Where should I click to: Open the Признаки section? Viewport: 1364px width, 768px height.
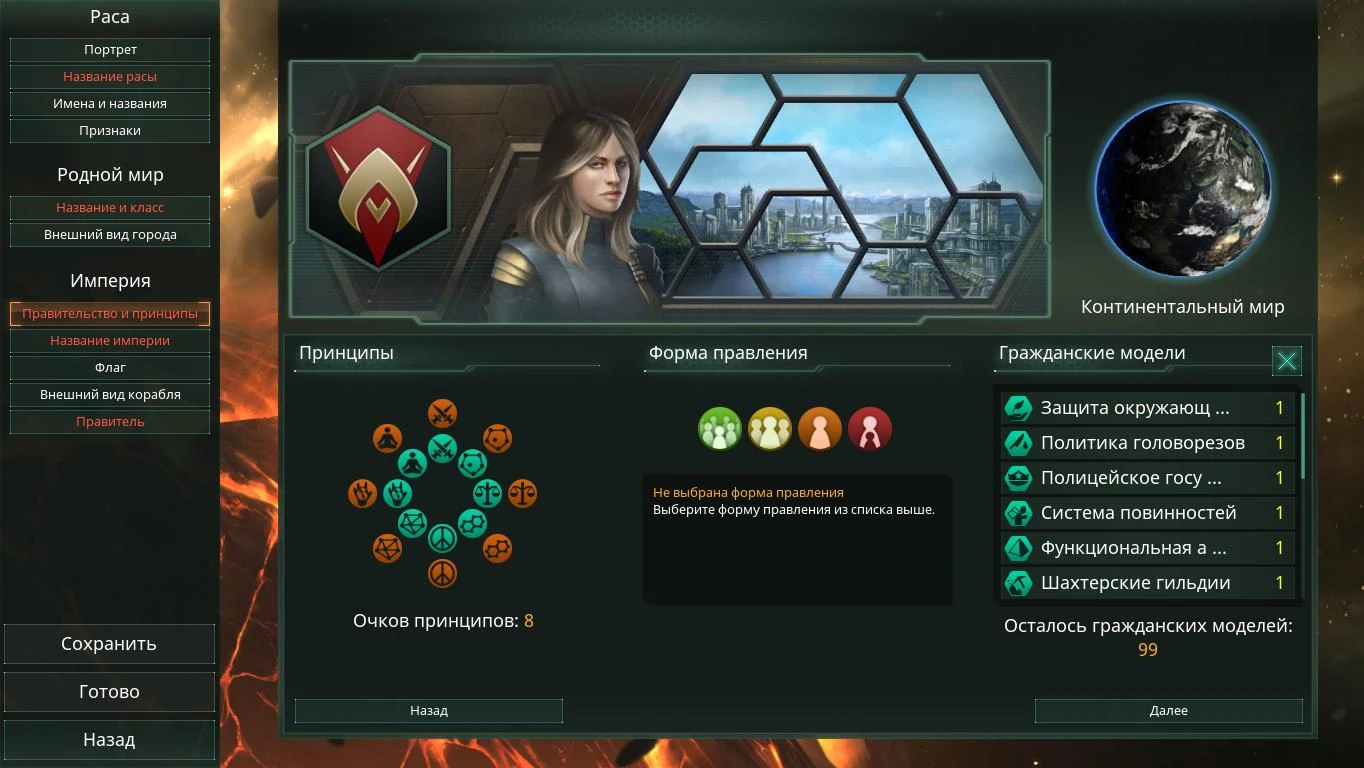[109, 130]
